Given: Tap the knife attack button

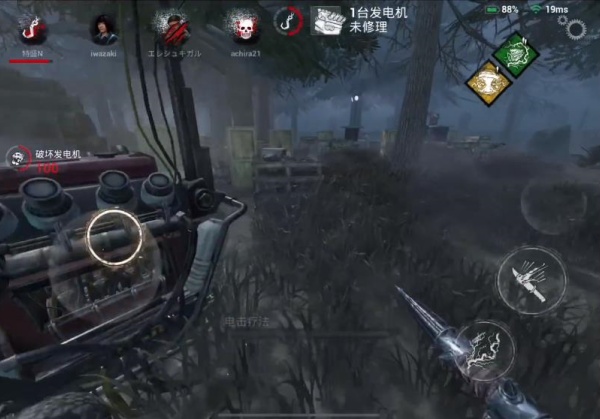Looking at the screenshot, I should 530,278.
